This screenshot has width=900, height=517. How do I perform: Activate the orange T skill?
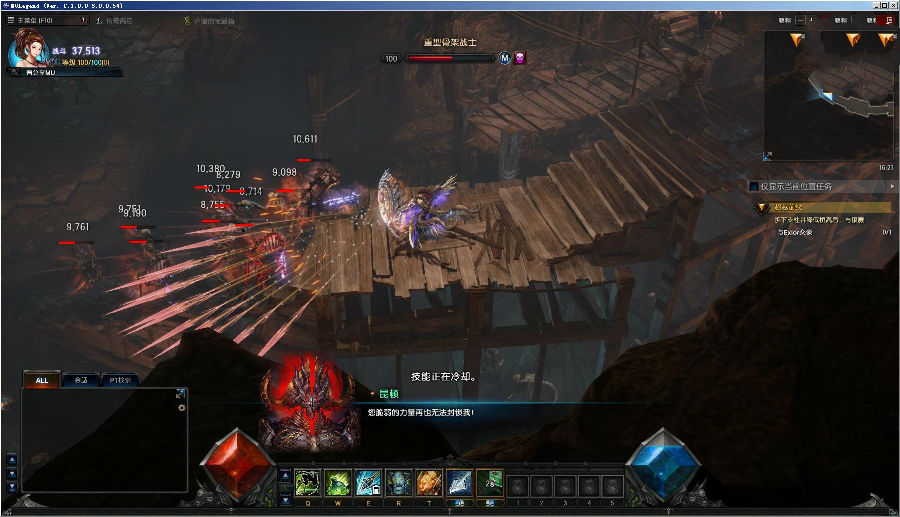coord(429,482)
